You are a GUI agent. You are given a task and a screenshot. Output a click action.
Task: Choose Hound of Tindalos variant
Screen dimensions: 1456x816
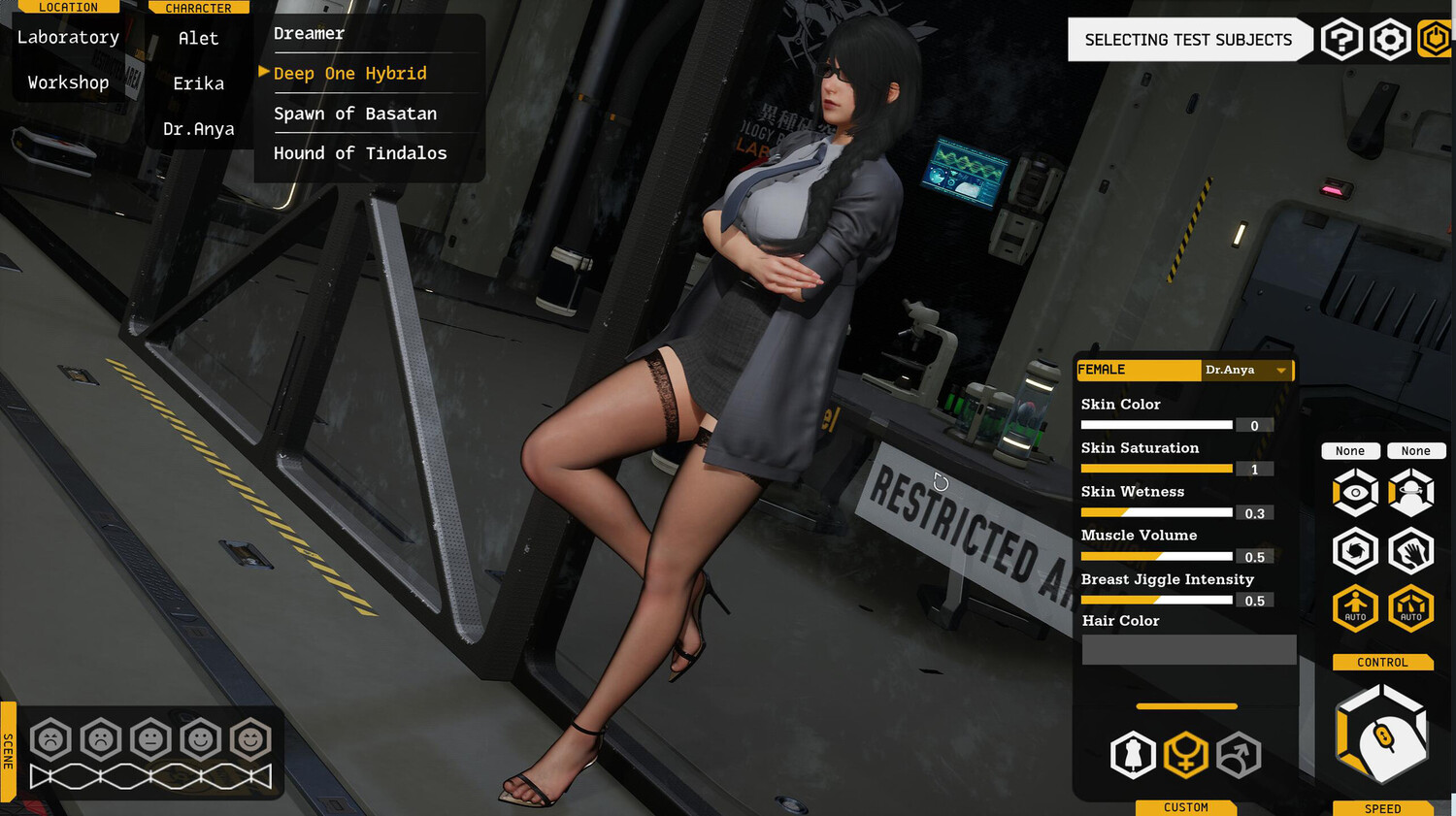[360, 152]
